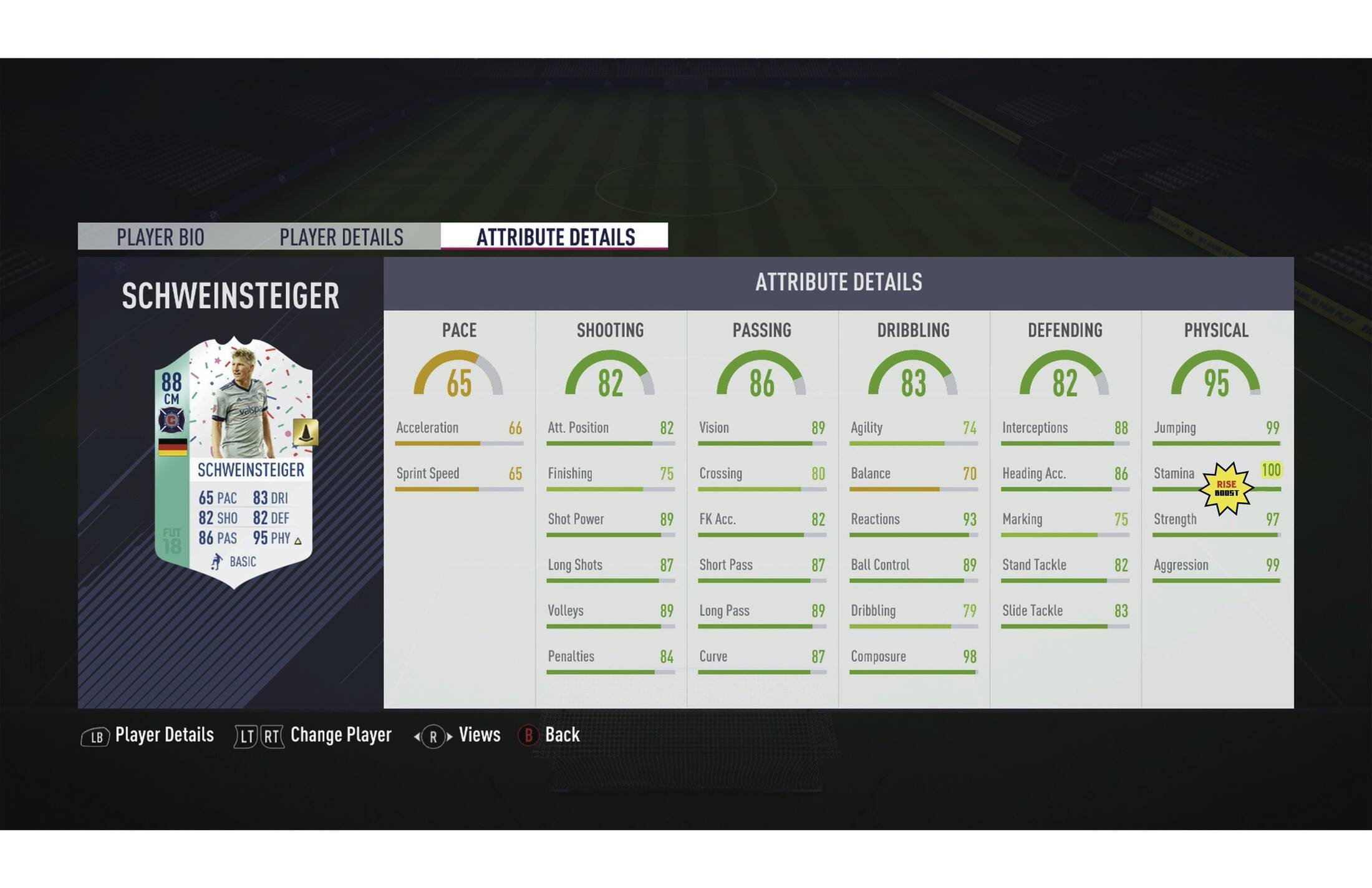Select the Schweinsteiger player card
The width and height of the screenshot is (1372, 888).
click(x=234, y=463)
